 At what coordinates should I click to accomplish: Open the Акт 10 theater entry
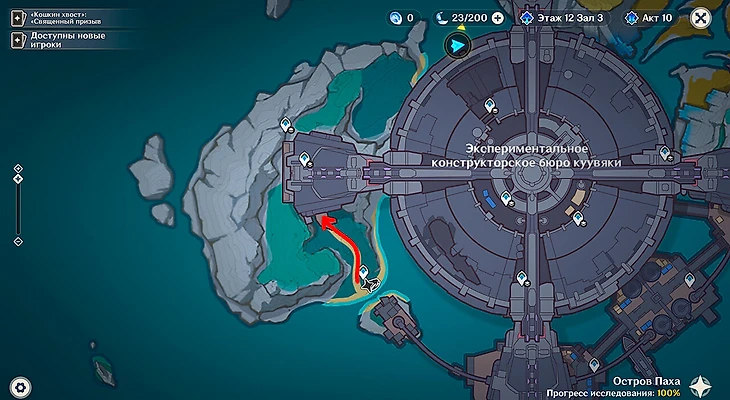(x=650, y=18)
